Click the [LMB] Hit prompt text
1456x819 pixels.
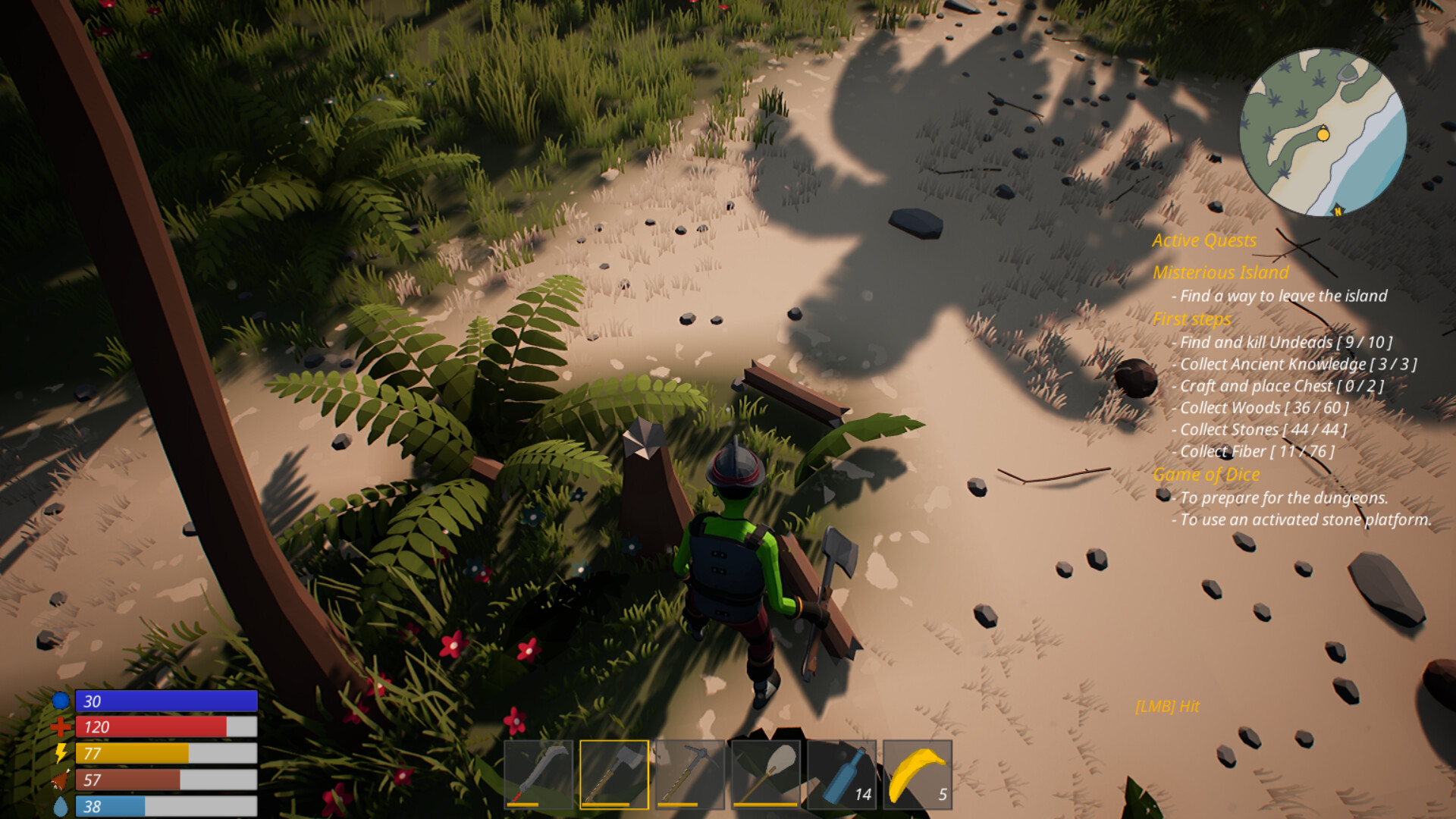tap(1168, 706)
